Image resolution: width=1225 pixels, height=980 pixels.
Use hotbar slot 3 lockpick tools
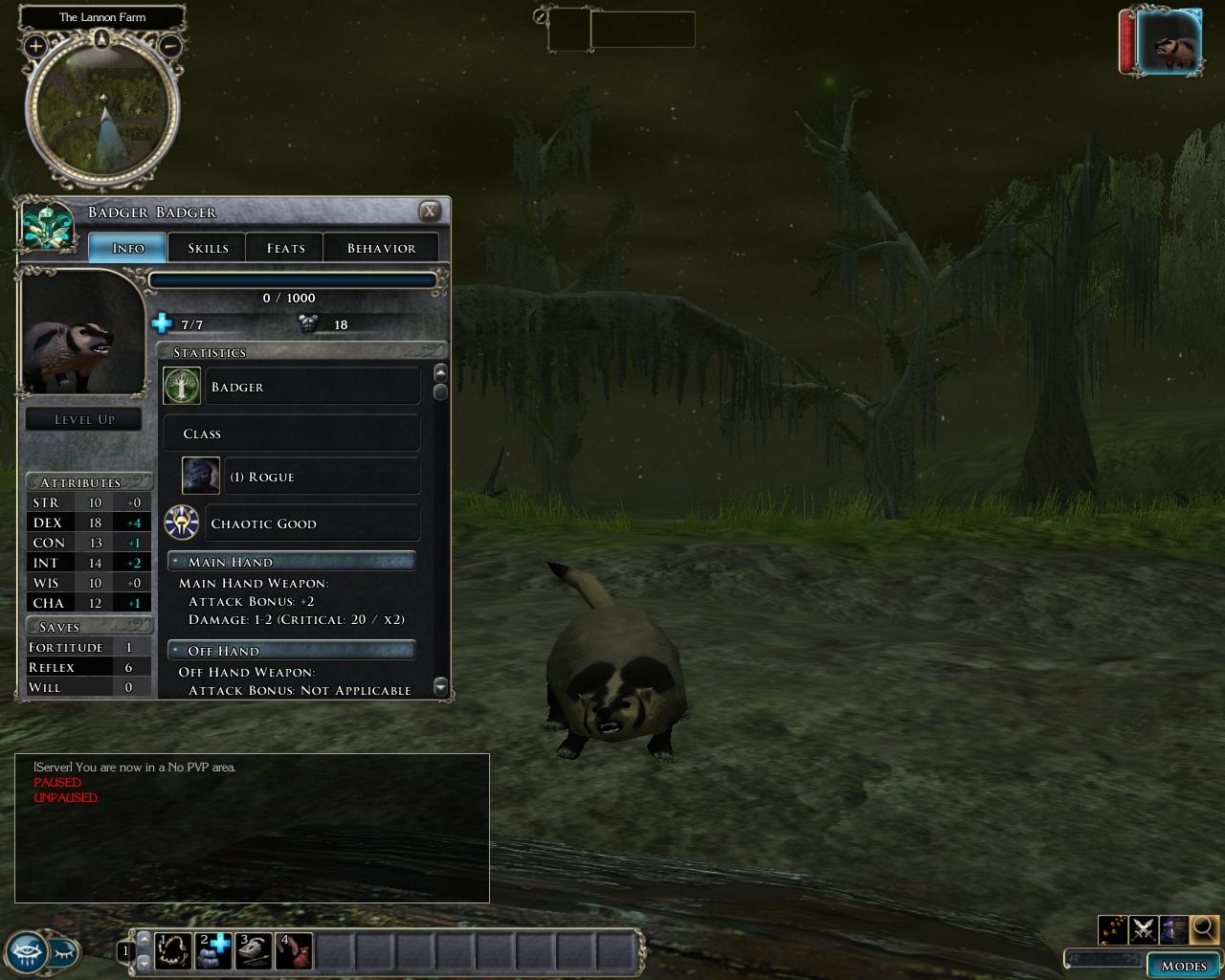point(254,951)
